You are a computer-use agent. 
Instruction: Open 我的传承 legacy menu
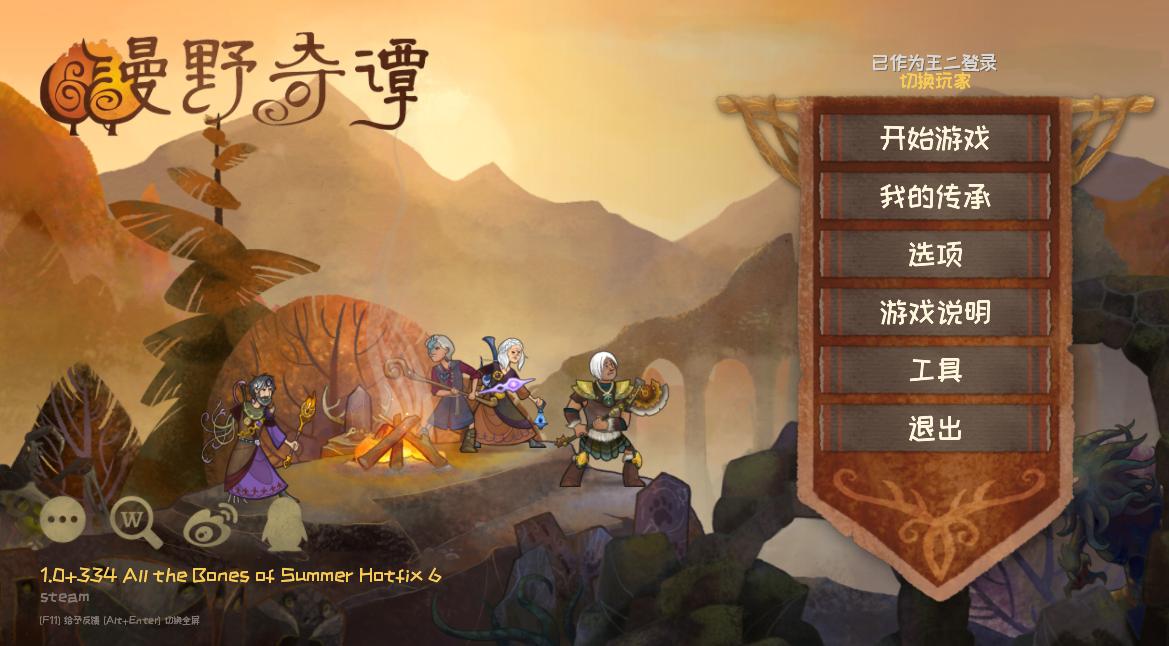click(x=935, y=196)
